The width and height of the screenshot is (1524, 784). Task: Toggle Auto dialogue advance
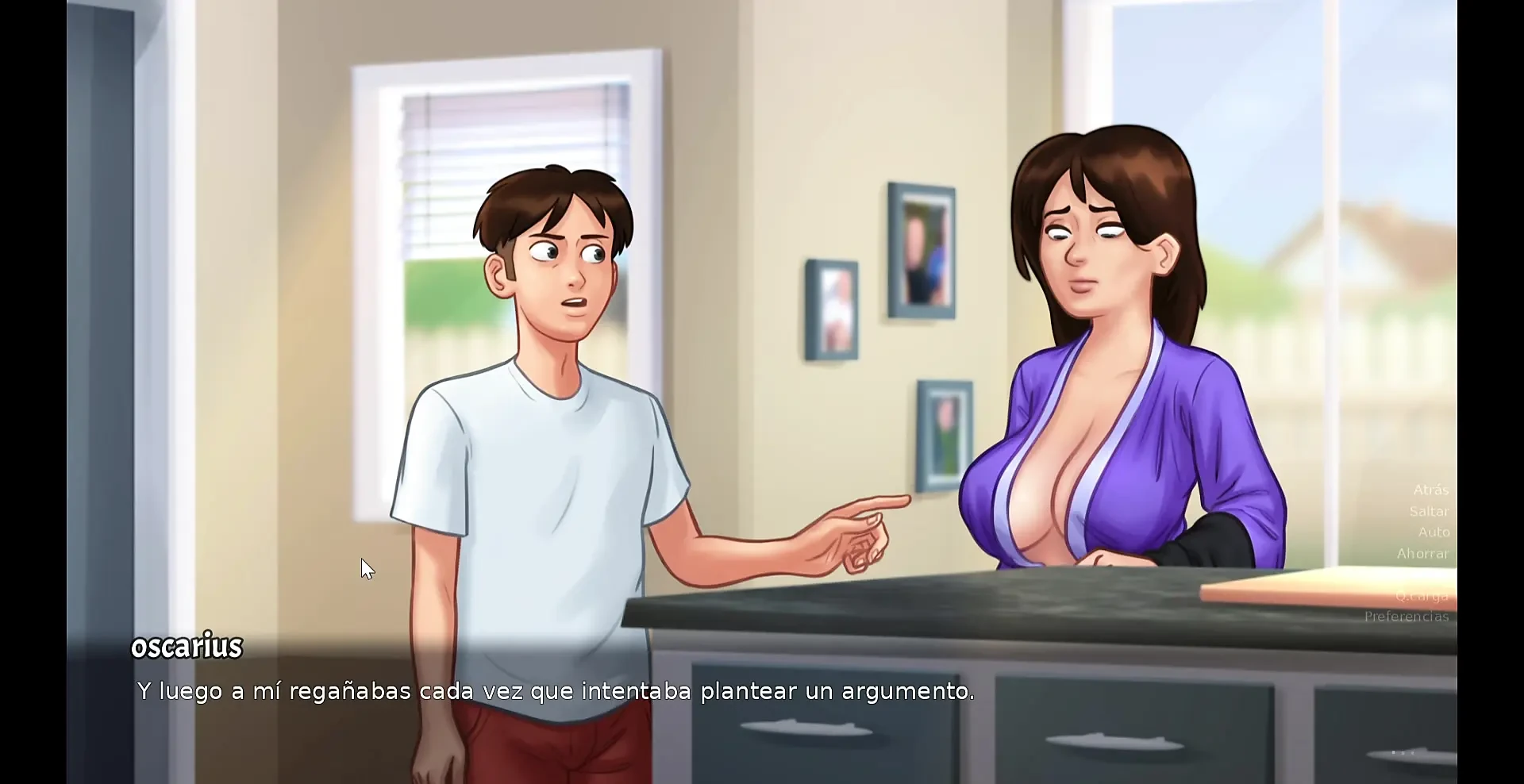[1434, 532]
